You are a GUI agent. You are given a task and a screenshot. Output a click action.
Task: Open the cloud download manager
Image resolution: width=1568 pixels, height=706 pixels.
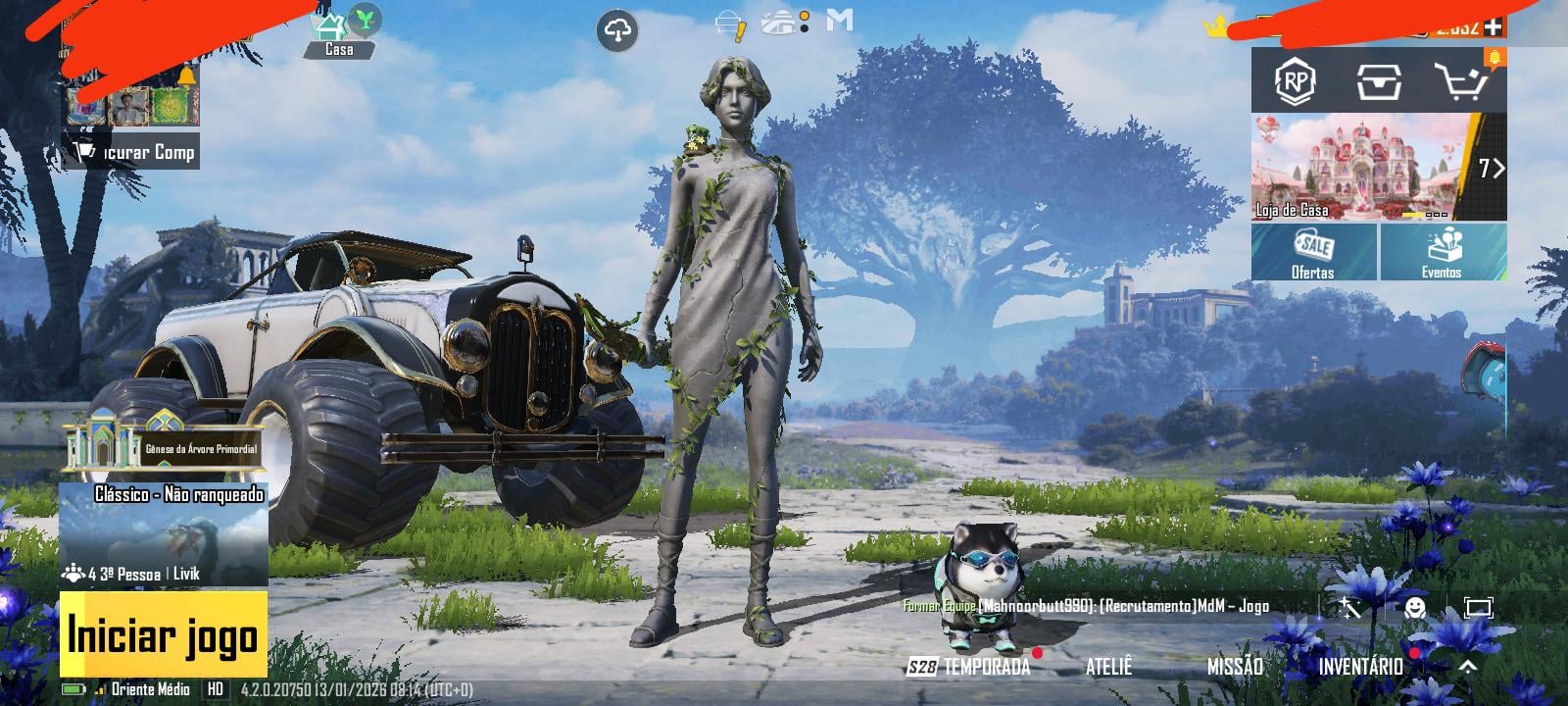click(x=617, y=31)
